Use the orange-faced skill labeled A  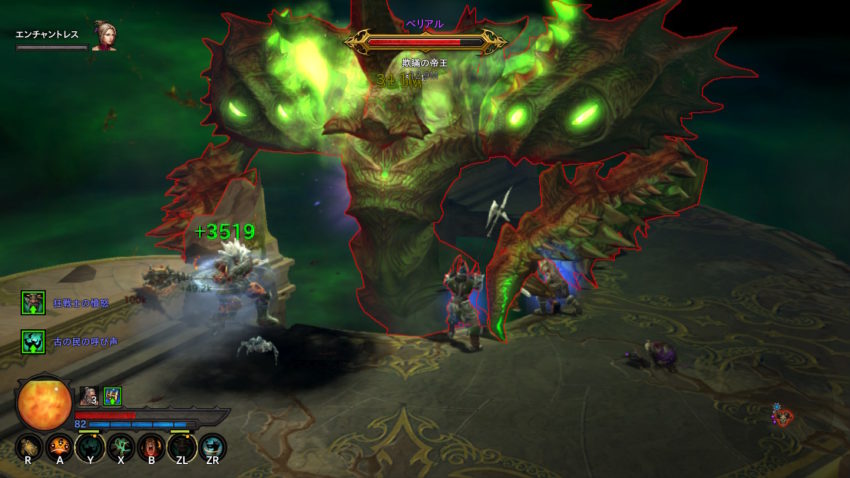tap(59, 446)
